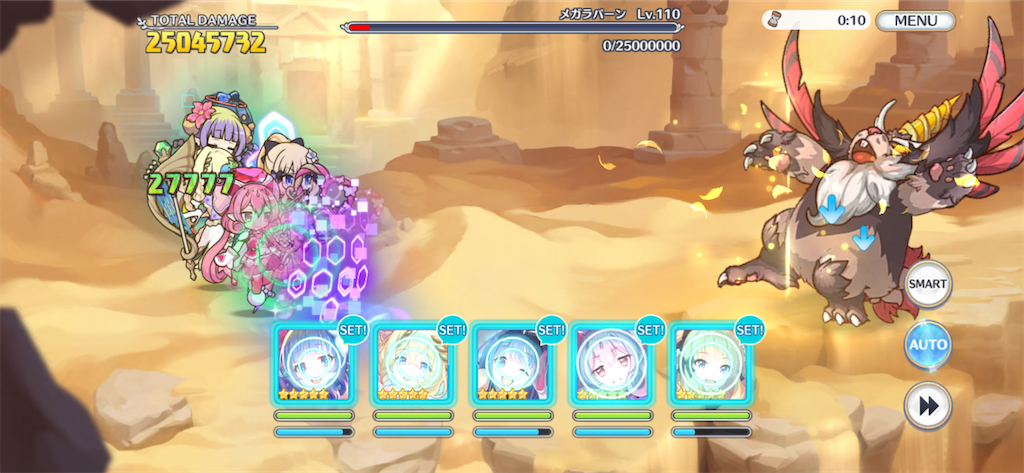Open the battle MENU
The width and height of the screenshot is (1024, 473).
915,20
